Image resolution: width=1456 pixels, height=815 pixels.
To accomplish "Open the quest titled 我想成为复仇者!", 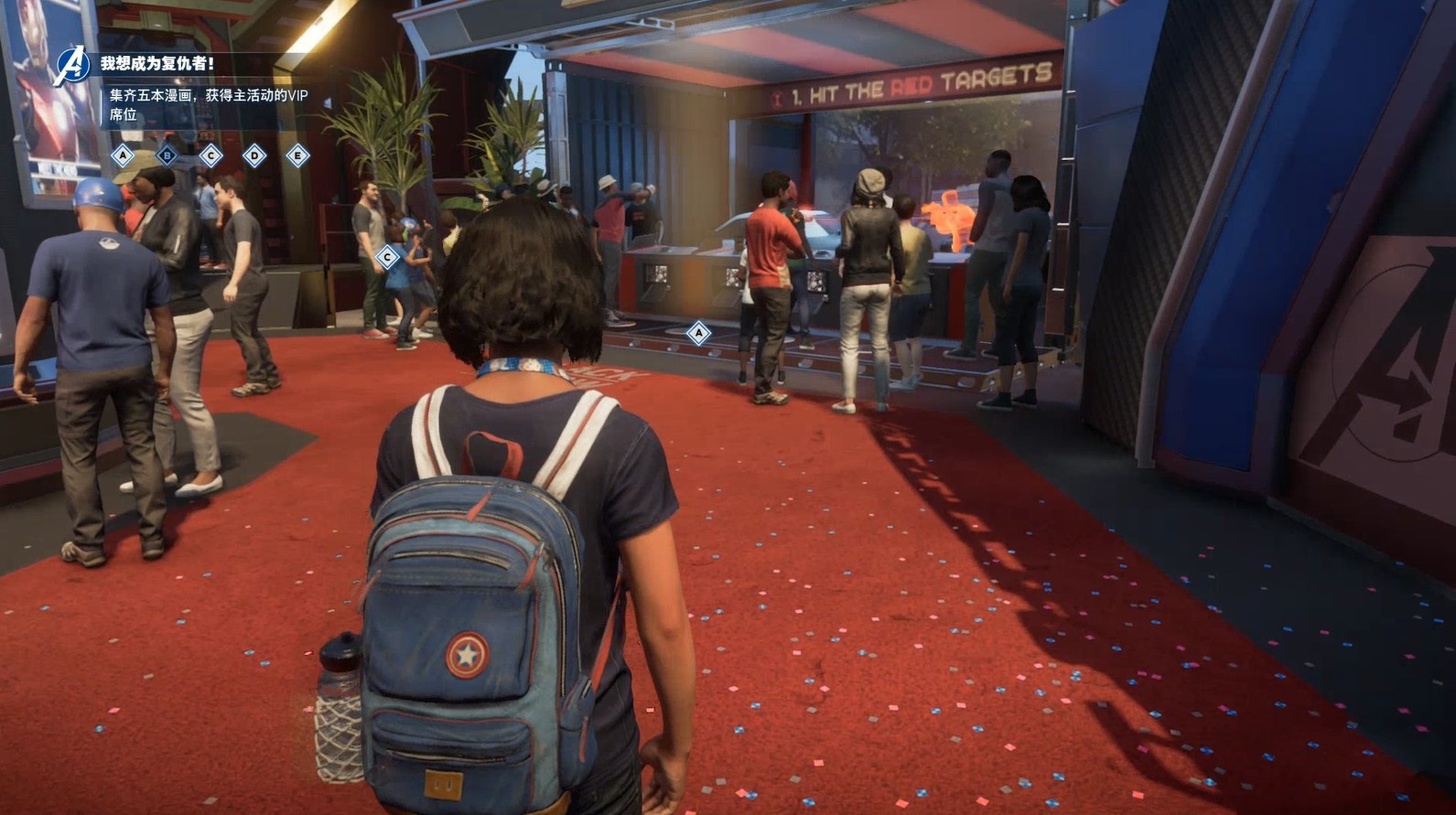I will (157, 64).
